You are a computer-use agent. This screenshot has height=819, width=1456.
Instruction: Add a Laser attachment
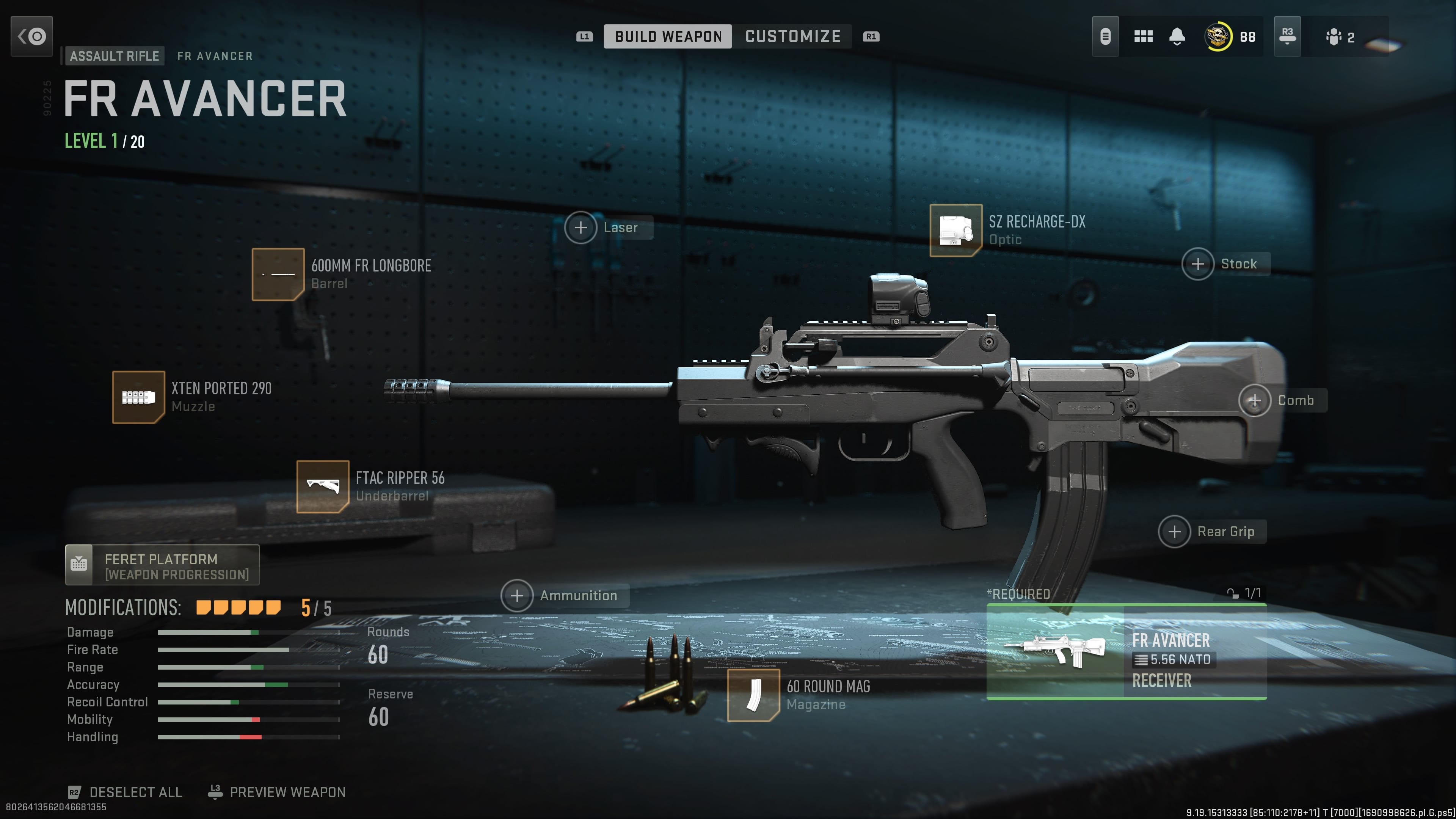click(581, 228)
